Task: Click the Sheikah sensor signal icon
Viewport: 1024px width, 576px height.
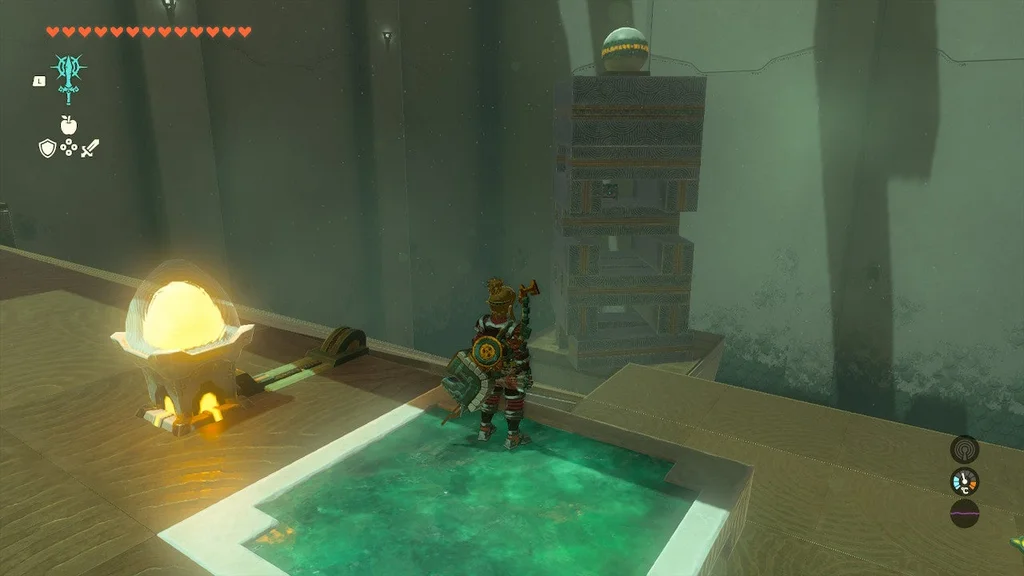Action: (x=964, y=449)
